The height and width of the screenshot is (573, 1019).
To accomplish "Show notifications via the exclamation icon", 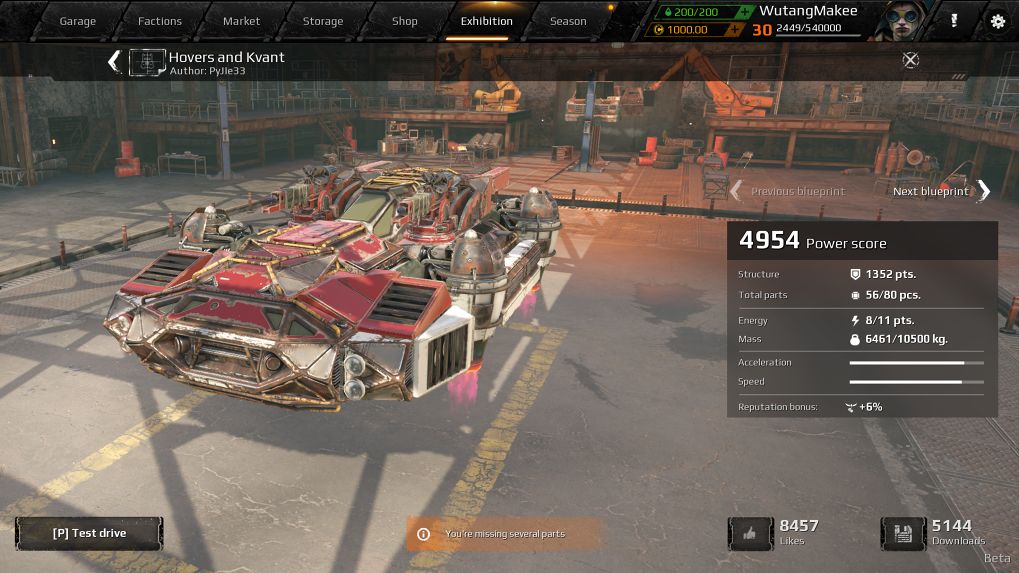I will tap(954, 21).
